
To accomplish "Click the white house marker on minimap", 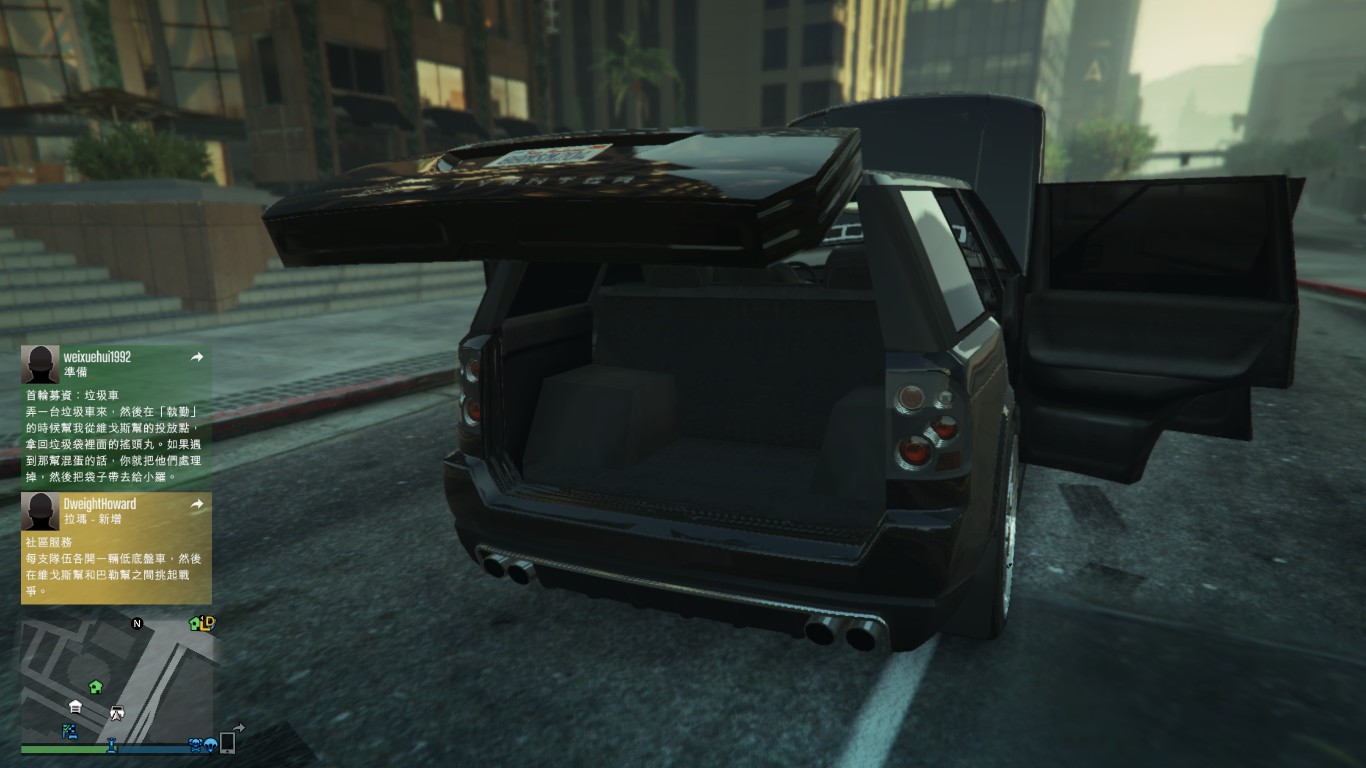I will 75,707.
